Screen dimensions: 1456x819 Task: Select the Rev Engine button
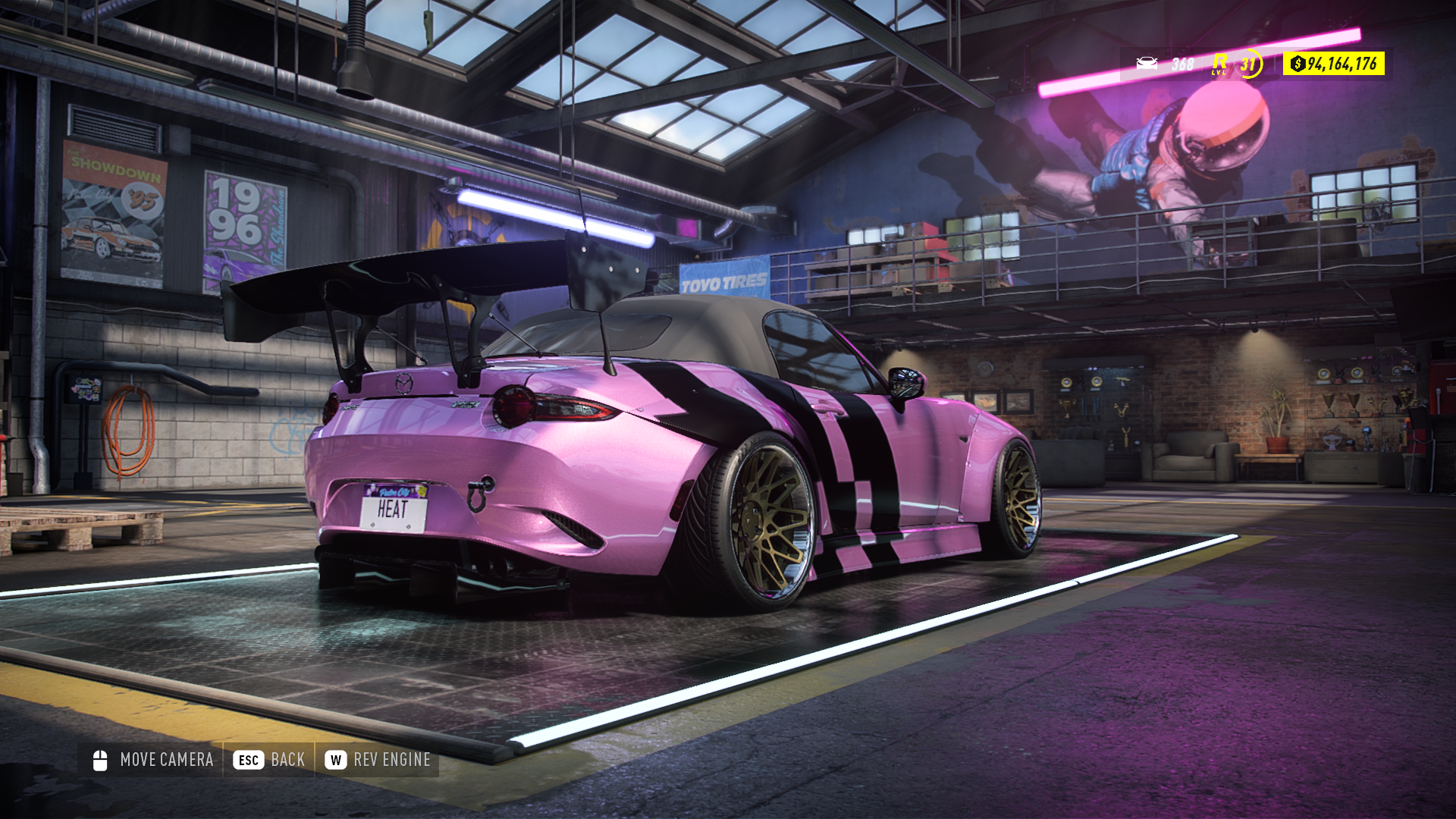pos(378,760)
